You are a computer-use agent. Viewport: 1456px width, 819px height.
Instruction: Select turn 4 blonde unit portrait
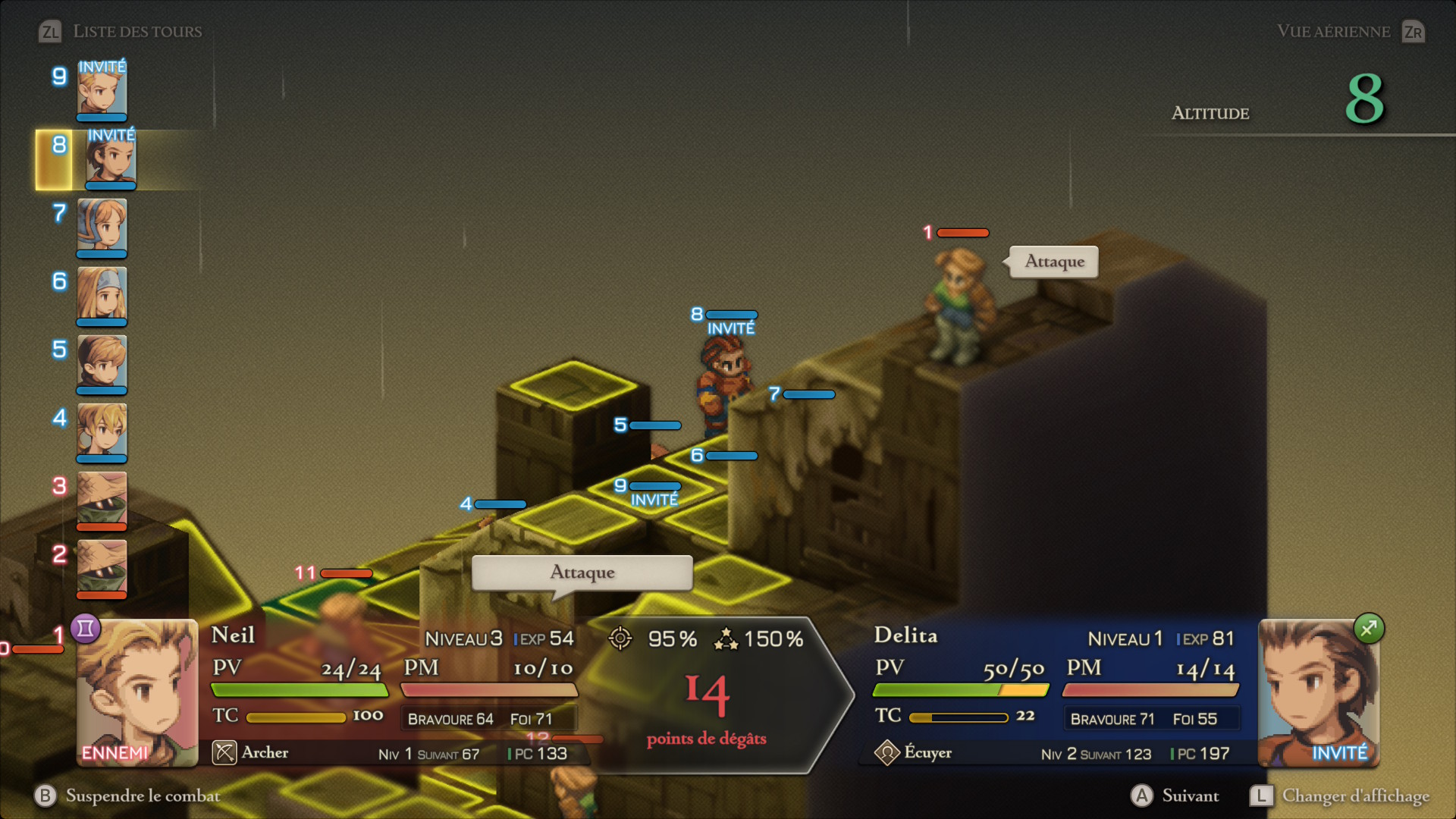[102, 431]
